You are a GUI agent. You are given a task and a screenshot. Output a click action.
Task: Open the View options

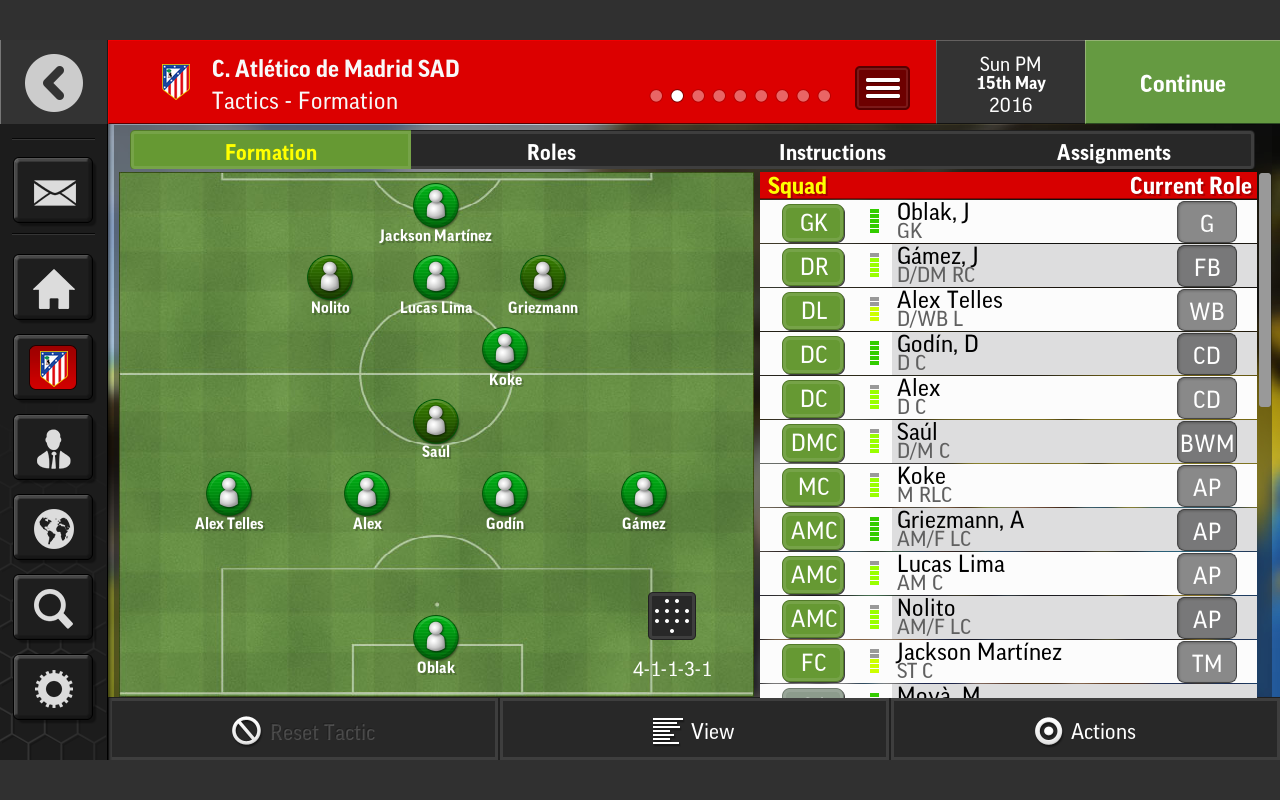(x=694, y=731)
